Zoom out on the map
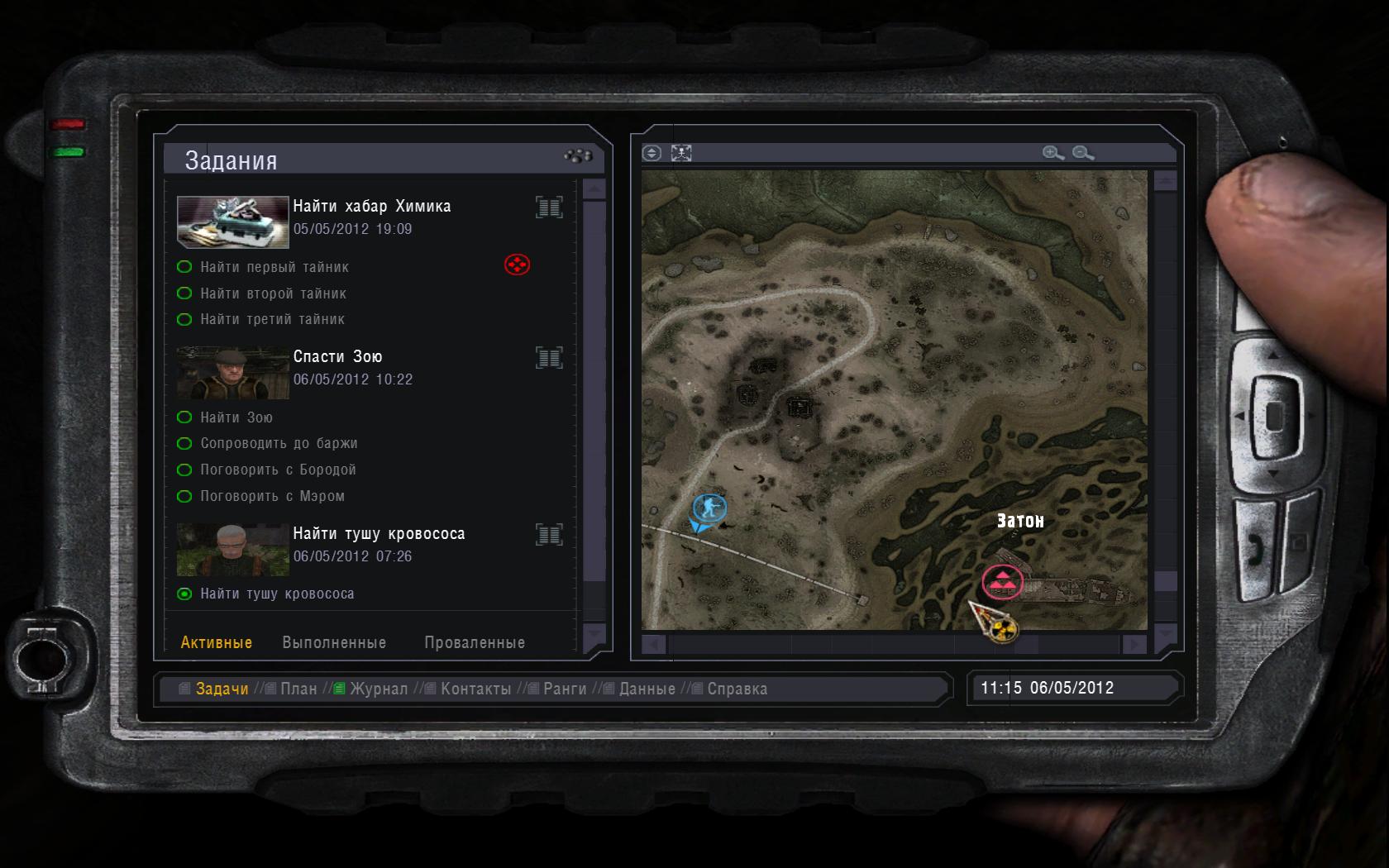 coord(1083,153)
